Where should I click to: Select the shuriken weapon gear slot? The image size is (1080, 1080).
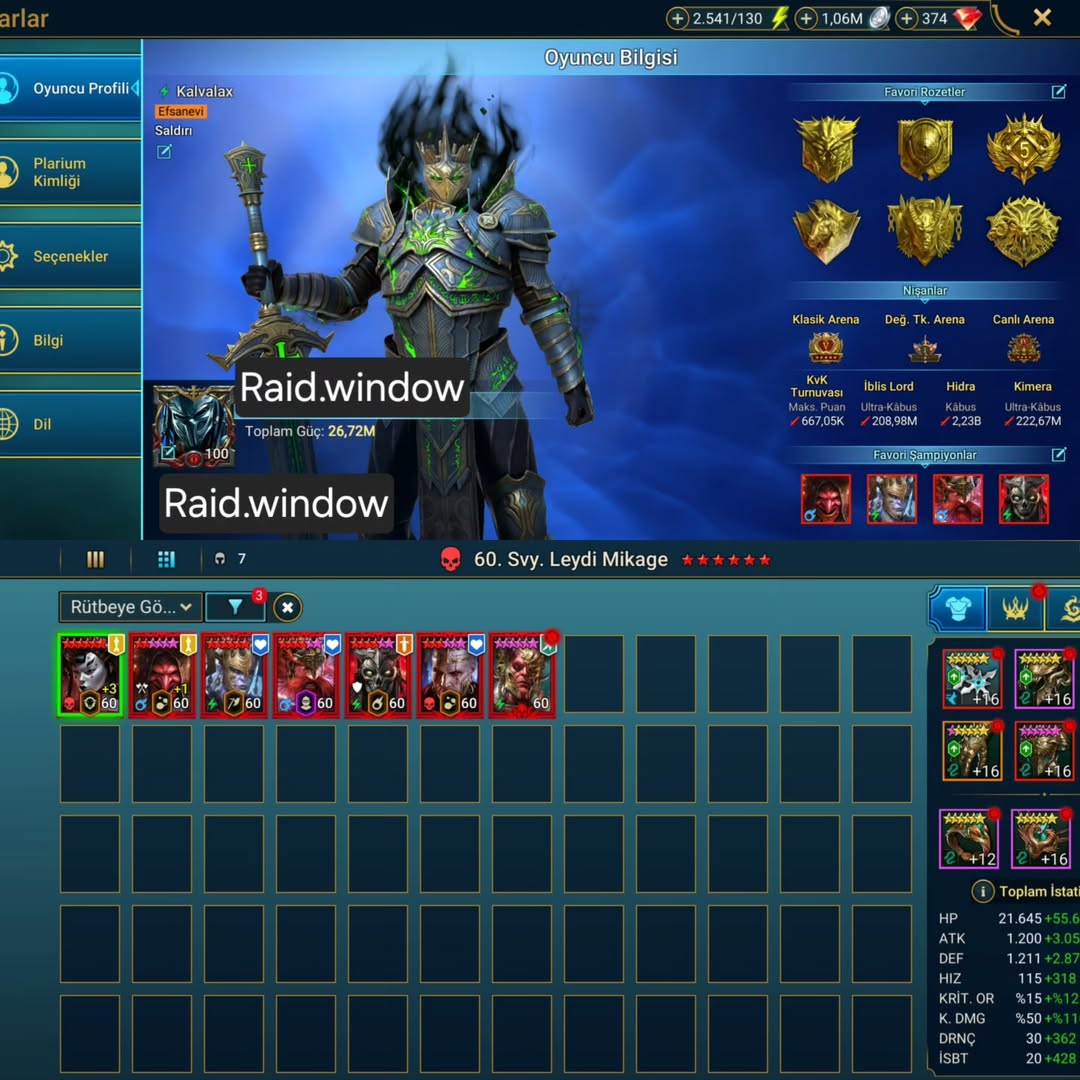[972, 678]
